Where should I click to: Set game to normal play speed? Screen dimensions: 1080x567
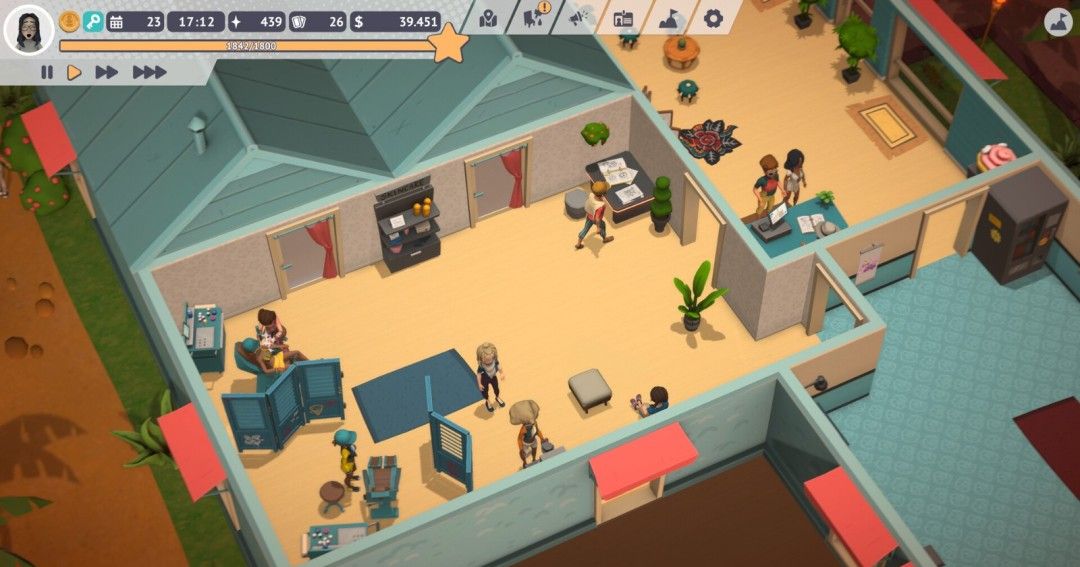point(74,72)
